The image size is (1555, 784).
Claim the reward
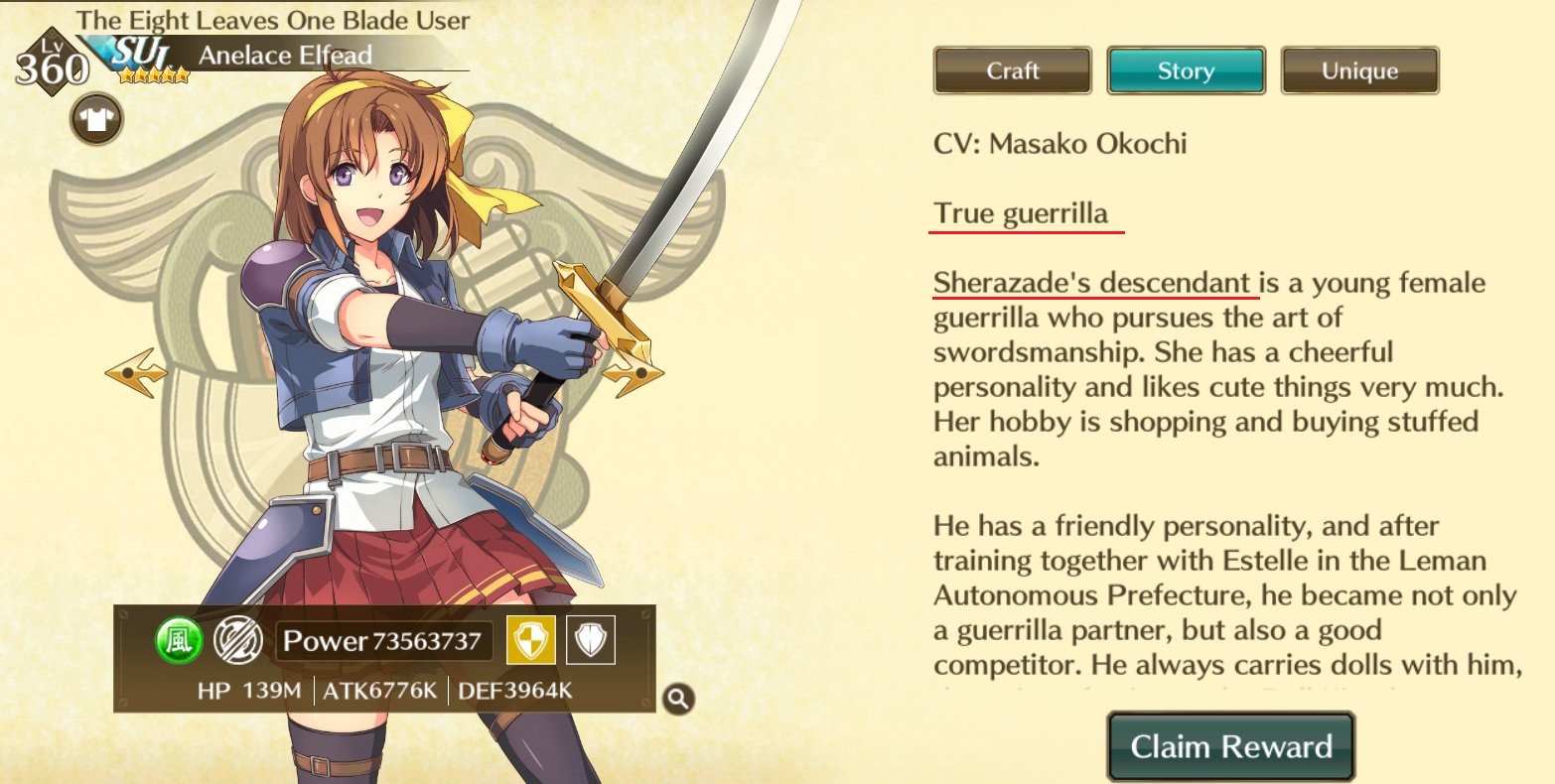click(x=1230, y=746)
